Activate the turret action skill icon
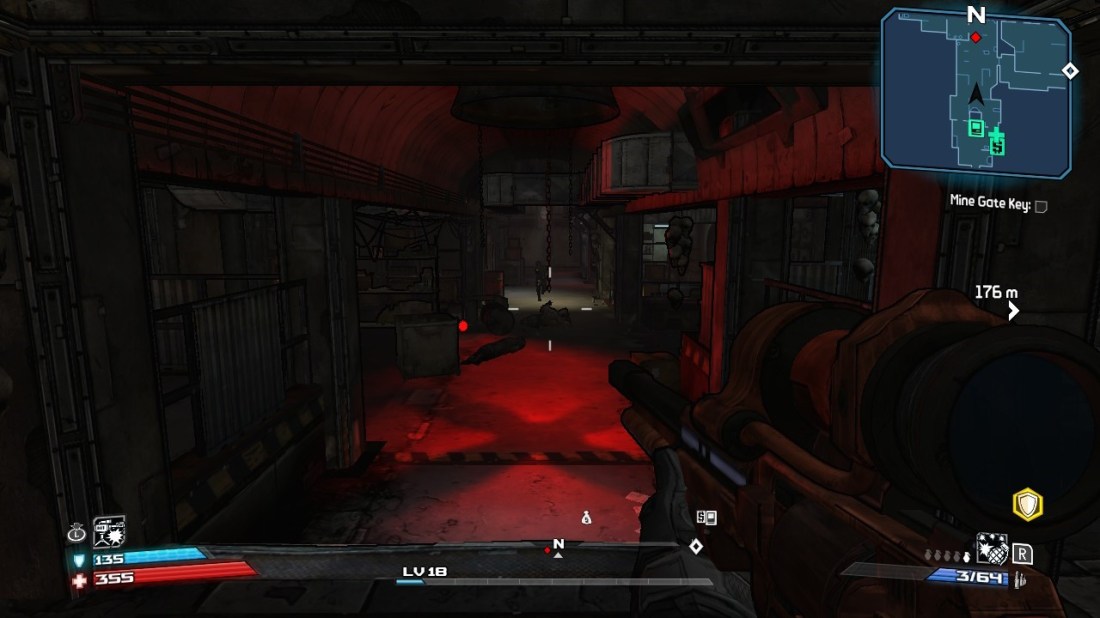Image resolution: width=1100 pixels, height=618 pixels. click(x=108, y=531)
